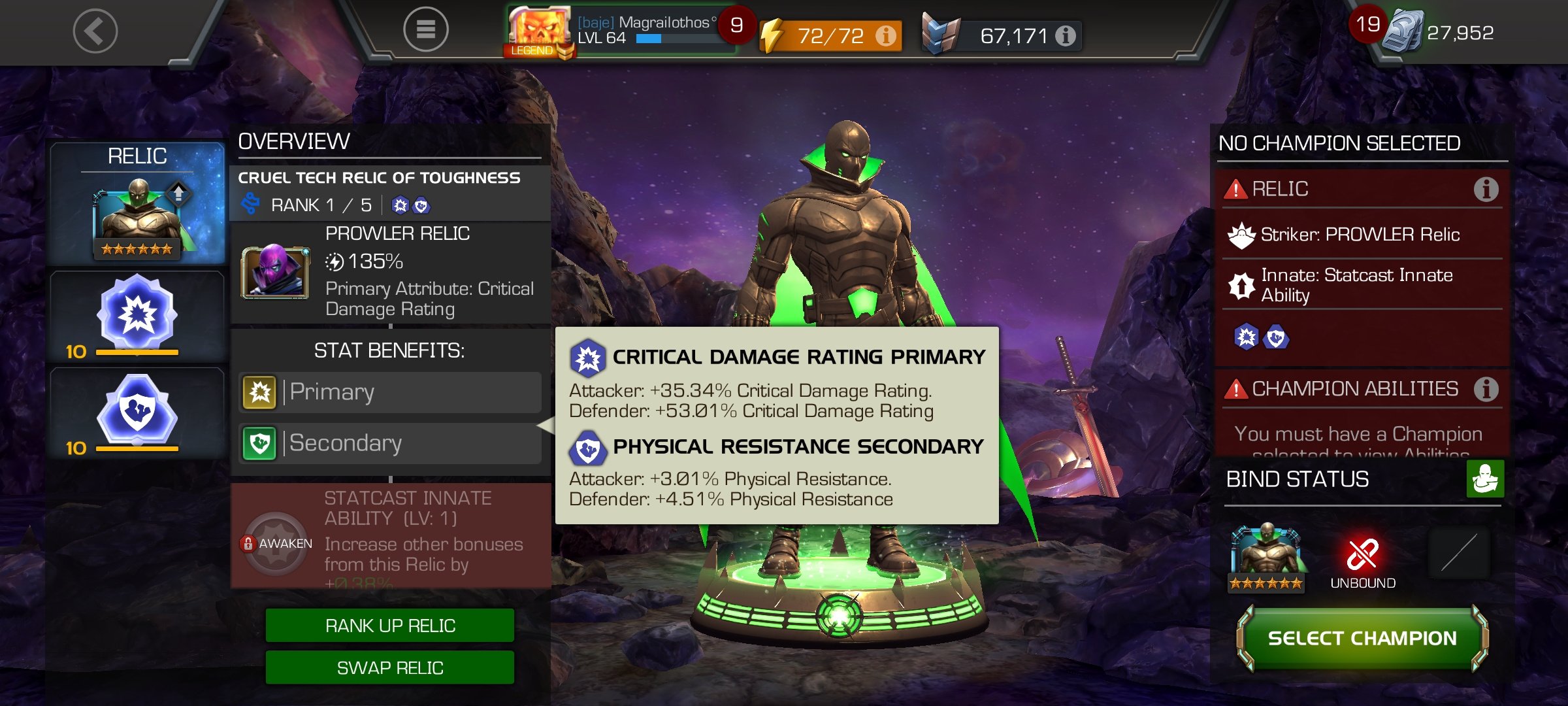The image size is (1568, 706).
Task: Select the Physical Resistance stat tile
Action: (137, 413)
